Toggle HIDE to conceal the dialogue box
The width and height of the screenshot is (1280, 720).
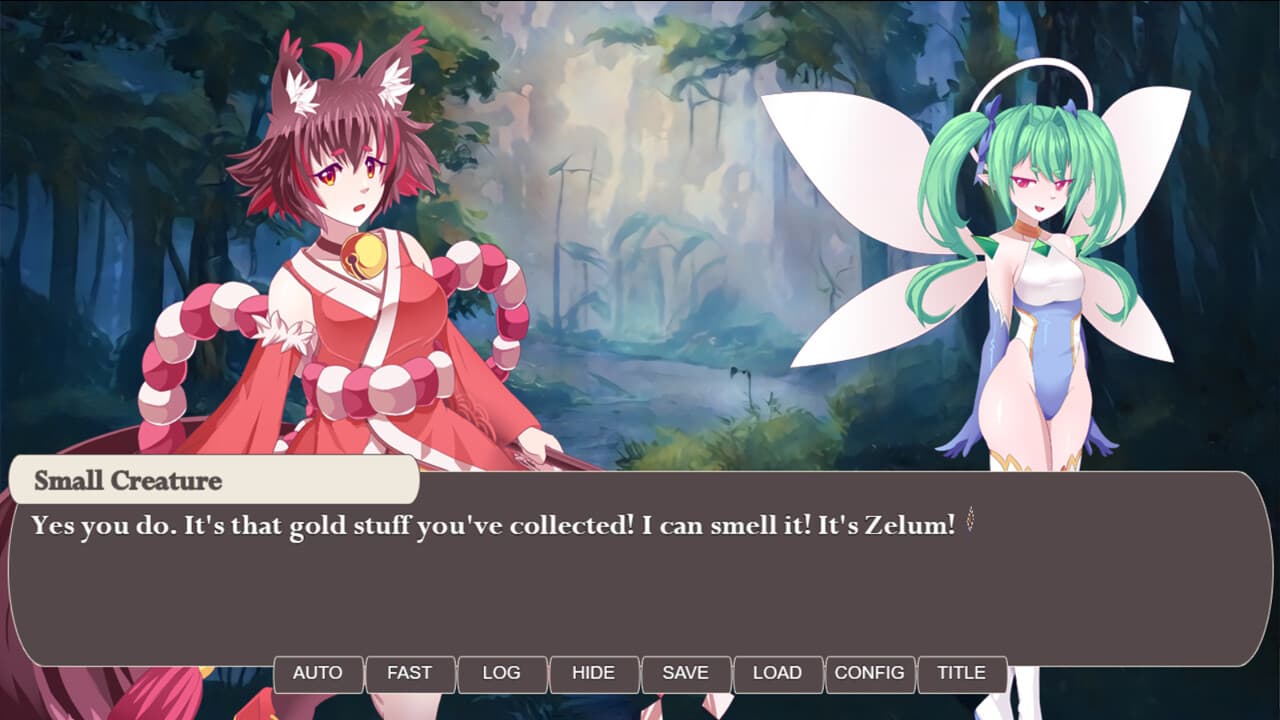point(594,673)
